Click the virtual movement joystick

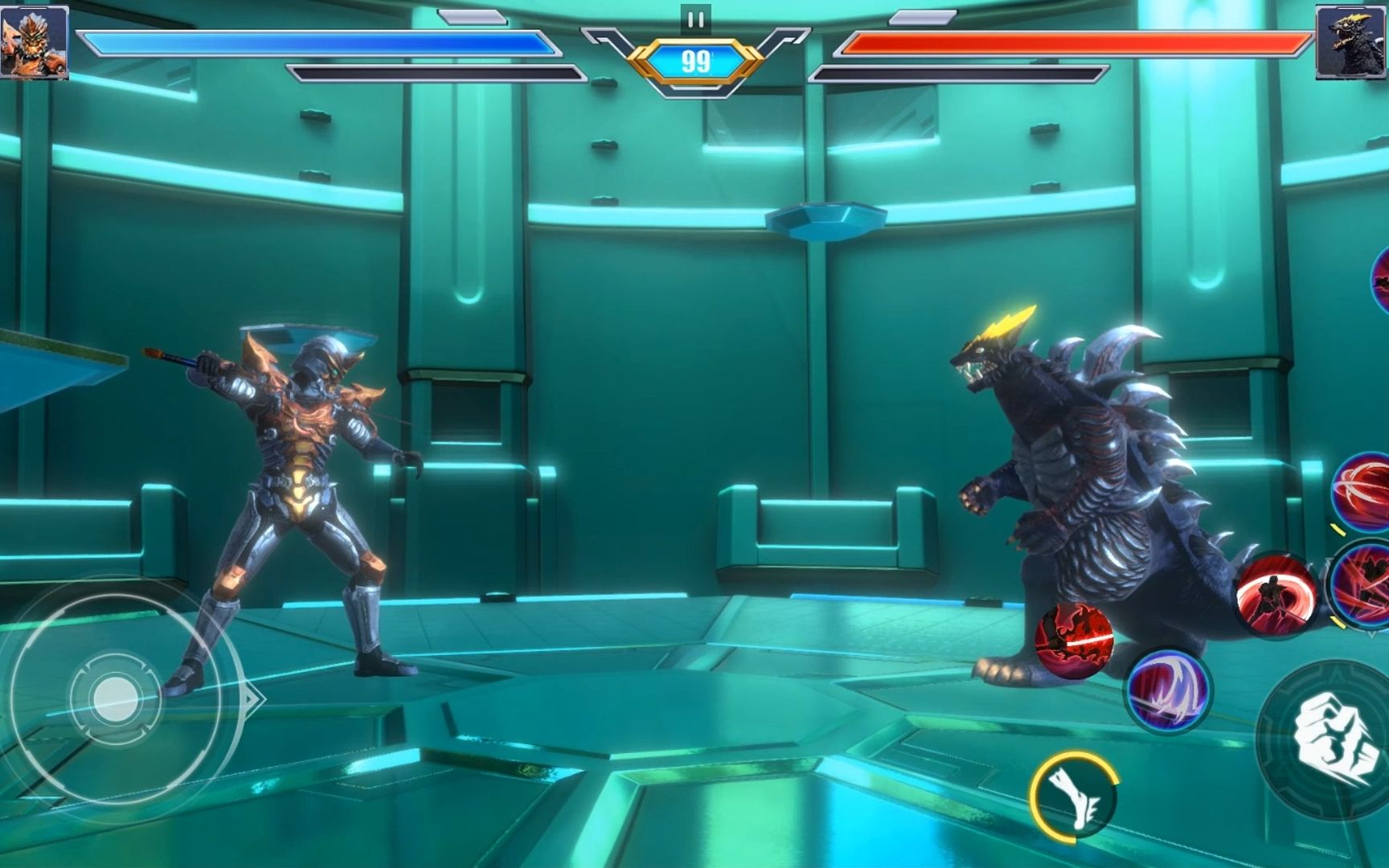[x=115, y=698]
